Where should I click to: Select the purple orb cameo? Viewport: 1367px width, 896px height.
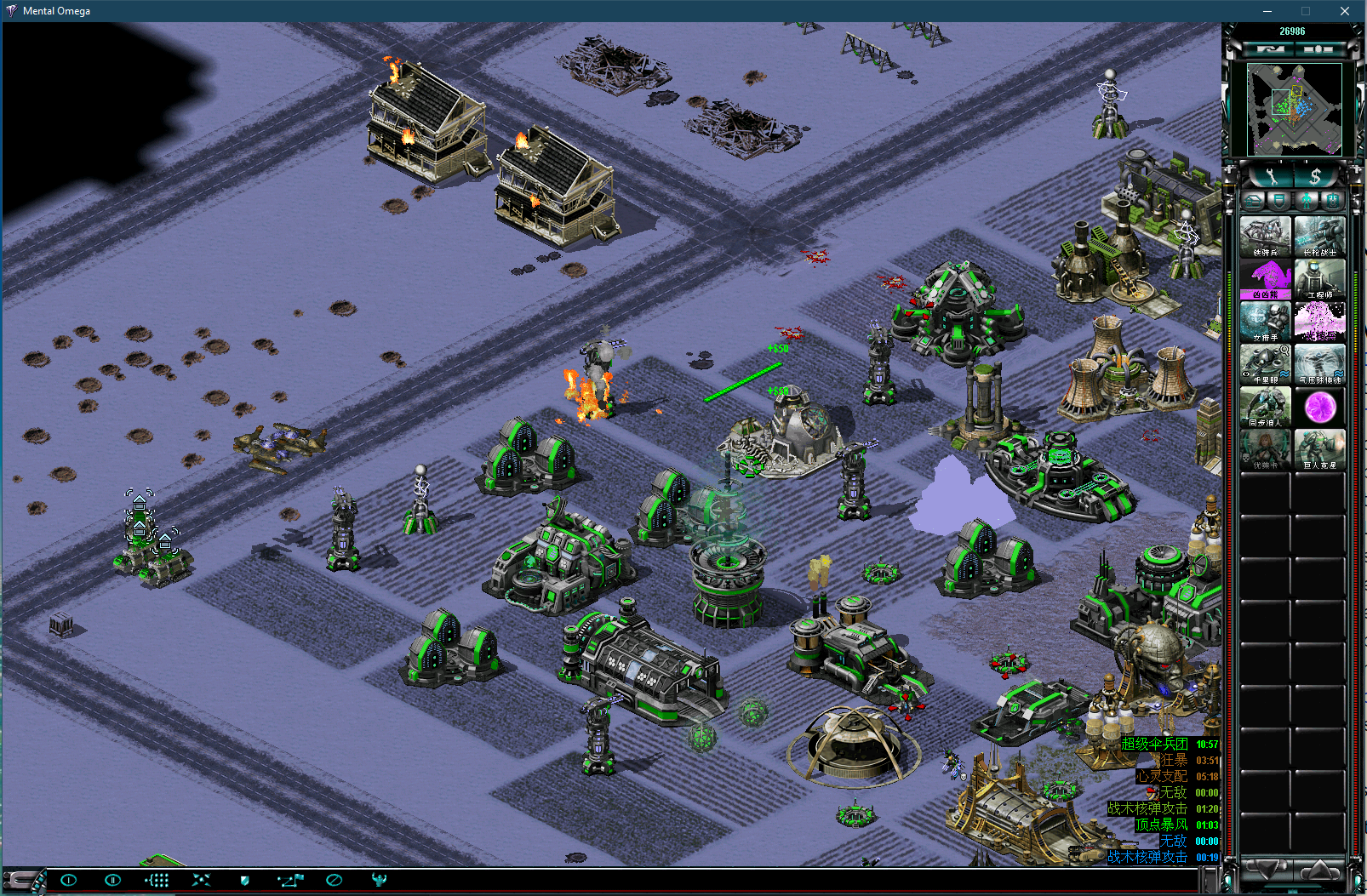(1319, 407)
